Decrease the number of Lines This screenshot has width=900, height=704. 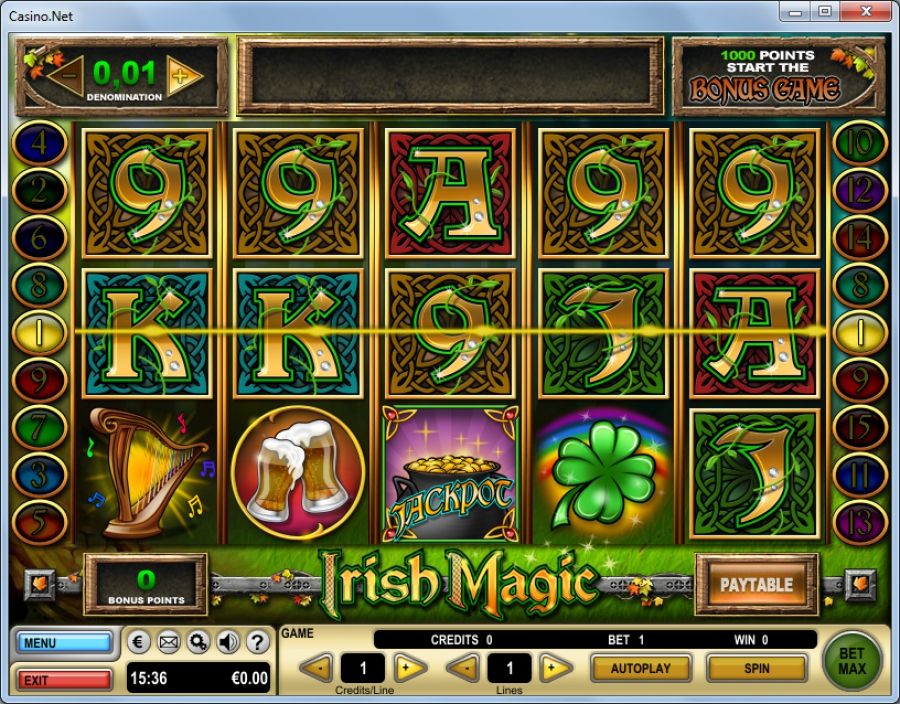tap(462, 668)
